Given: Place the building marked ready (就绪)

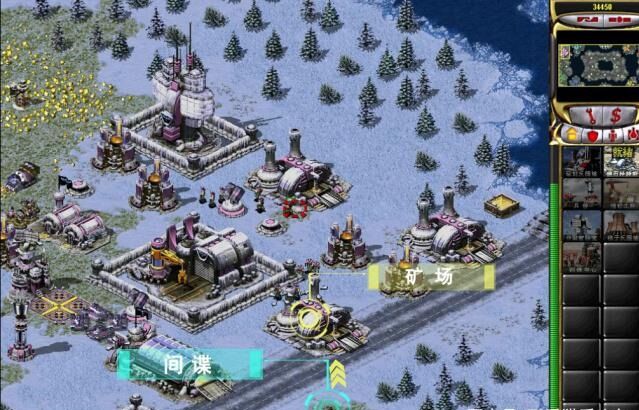Looking at the screenshot, I should [621, 160].
